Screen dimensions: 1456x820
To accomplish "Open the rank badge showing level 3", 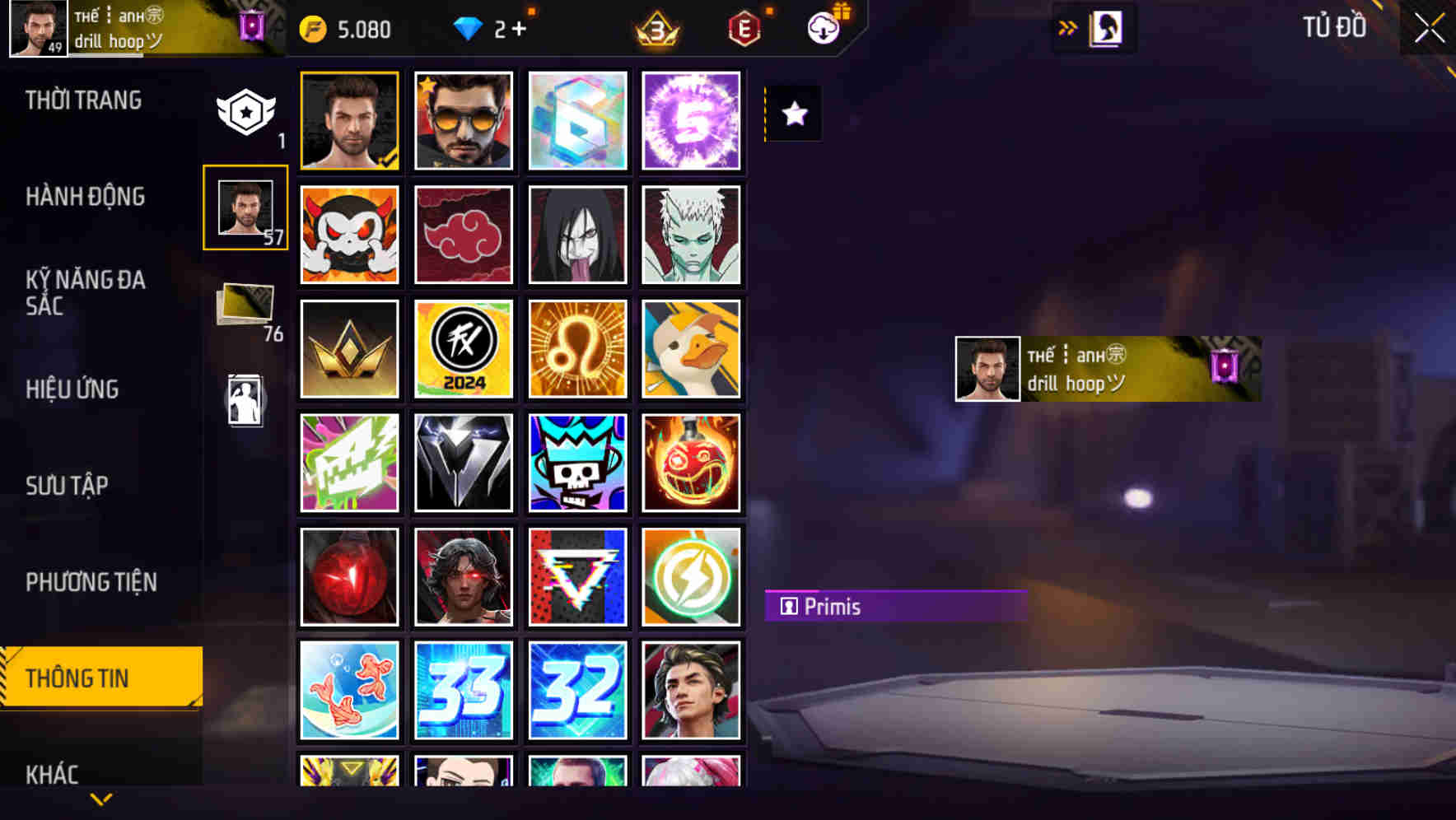I will point(655,29).
